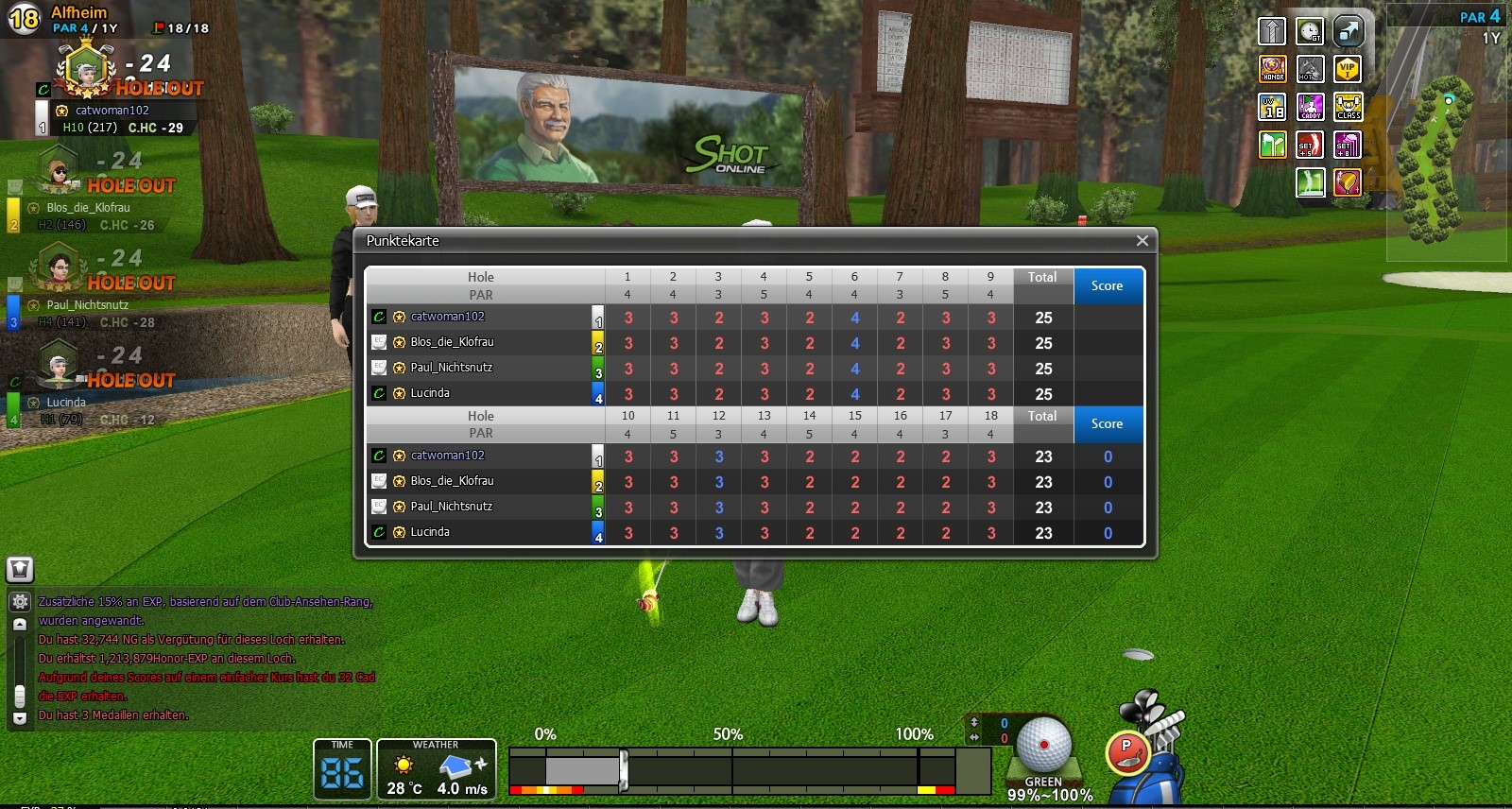This screenshot has width=1512, height=809.
Task: Click the UV 18 buff icon
Action: 1273,107
